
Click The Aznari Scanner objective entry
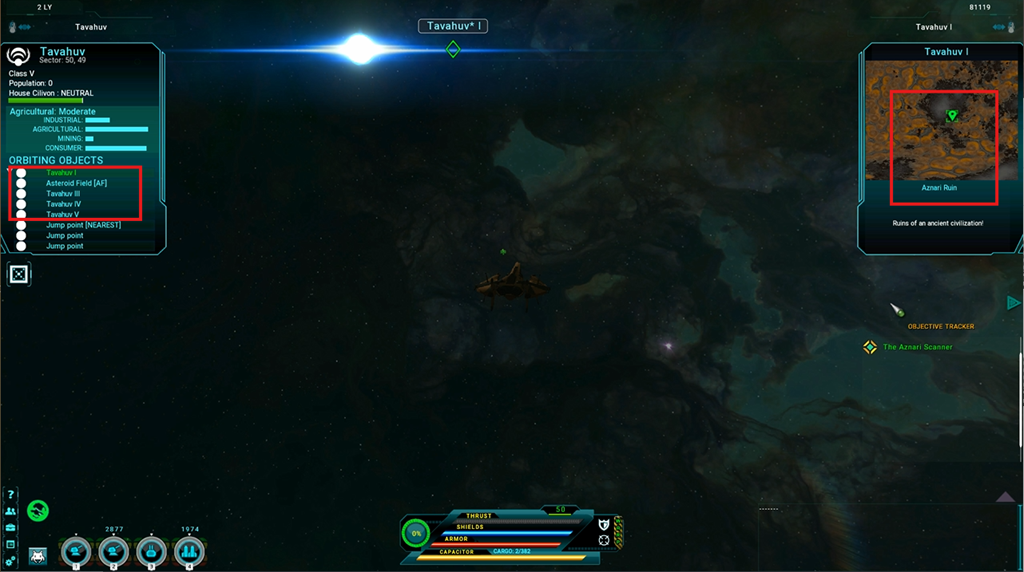pyautogui.click(x=917, y=347)
